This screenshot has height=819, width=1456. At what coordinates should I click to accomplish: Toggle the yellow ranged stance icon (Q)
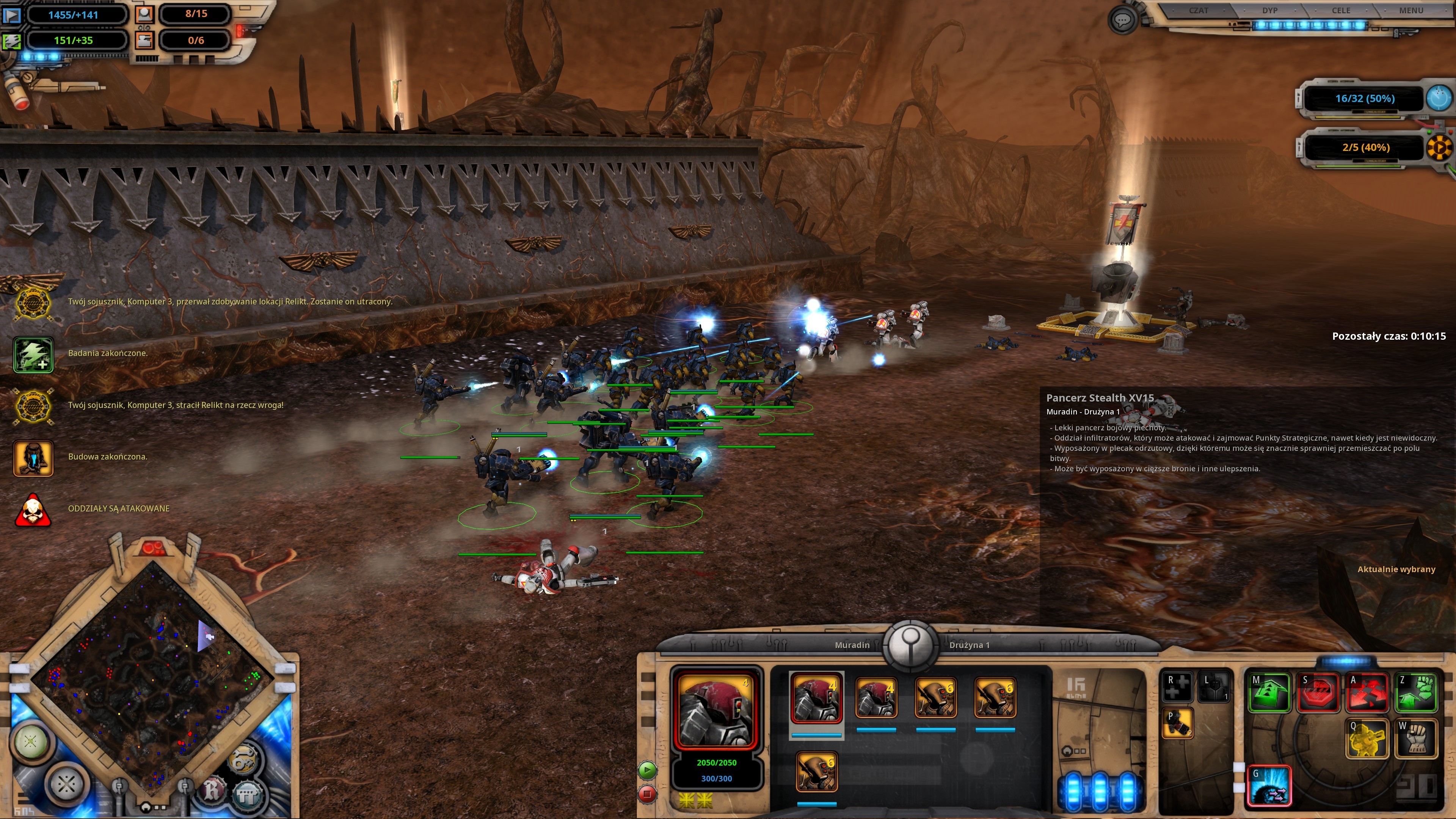tap(1367, 738)
